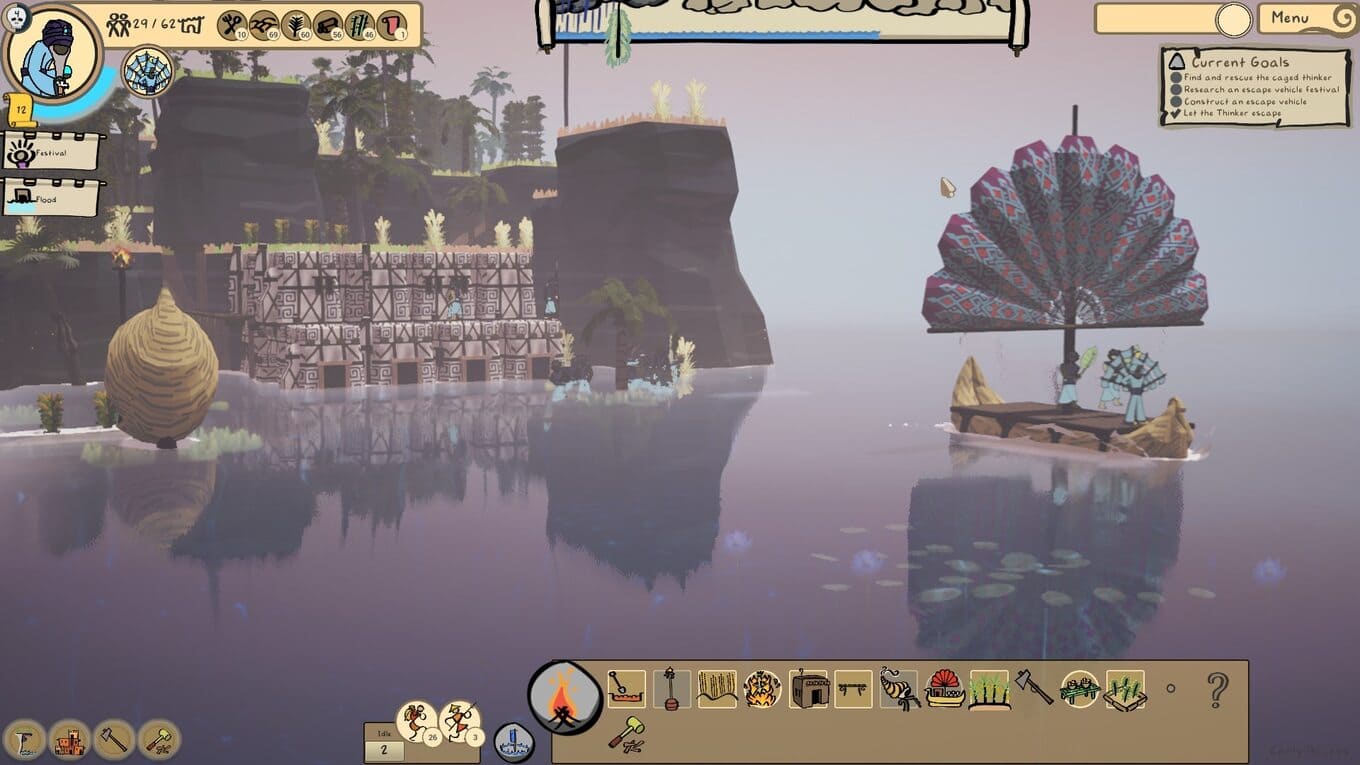Select the Flood banner
Viewport: 1360px width, 765px height.
50,198
